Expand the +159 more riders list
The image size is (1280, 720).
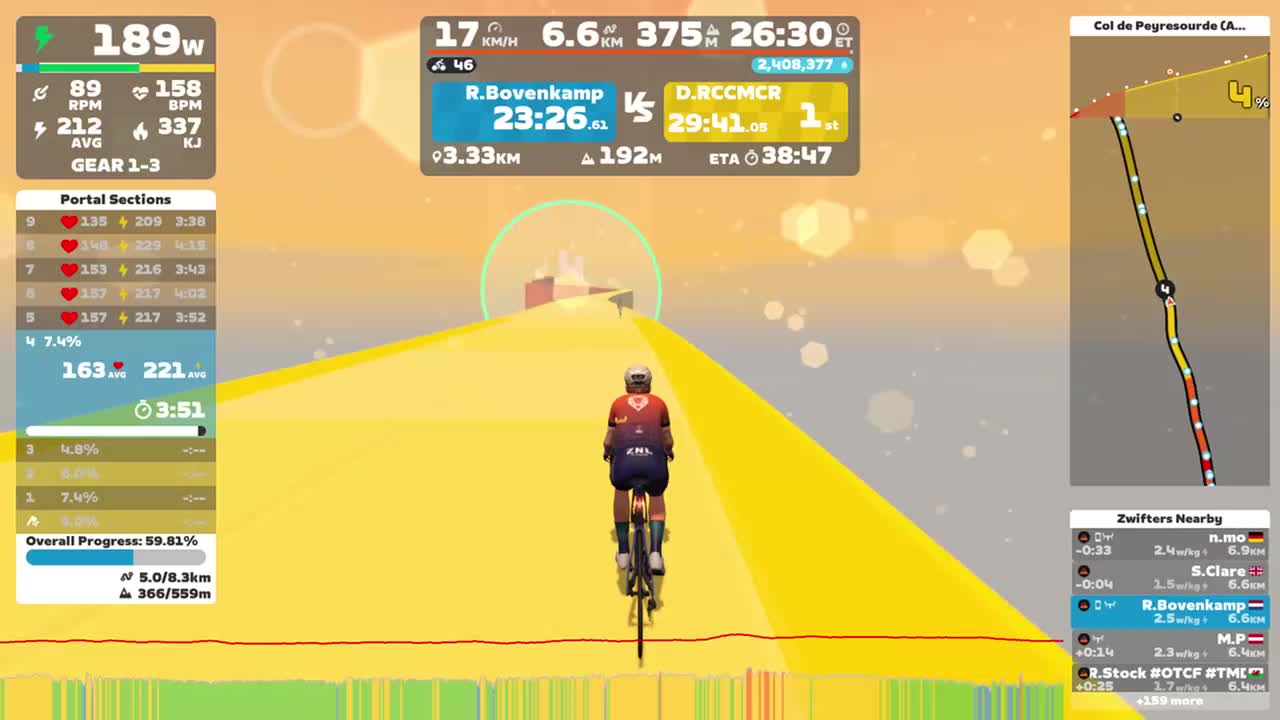click(x=1170, y=701)
